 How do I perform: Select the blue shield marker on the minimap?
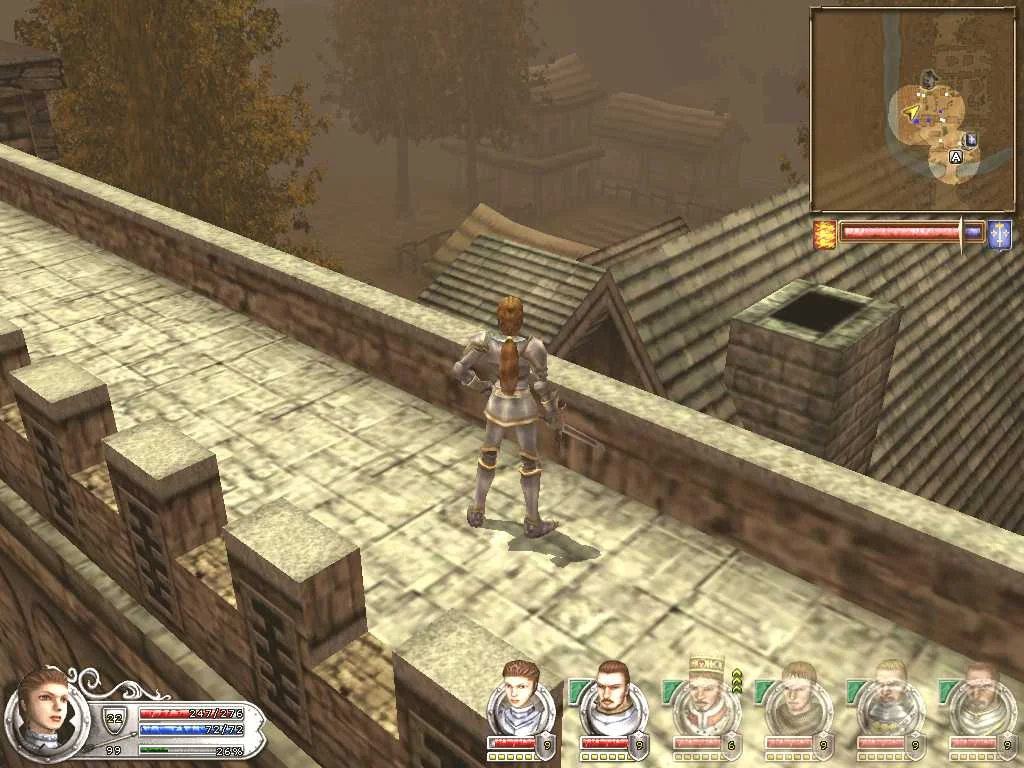click(969, 141)
